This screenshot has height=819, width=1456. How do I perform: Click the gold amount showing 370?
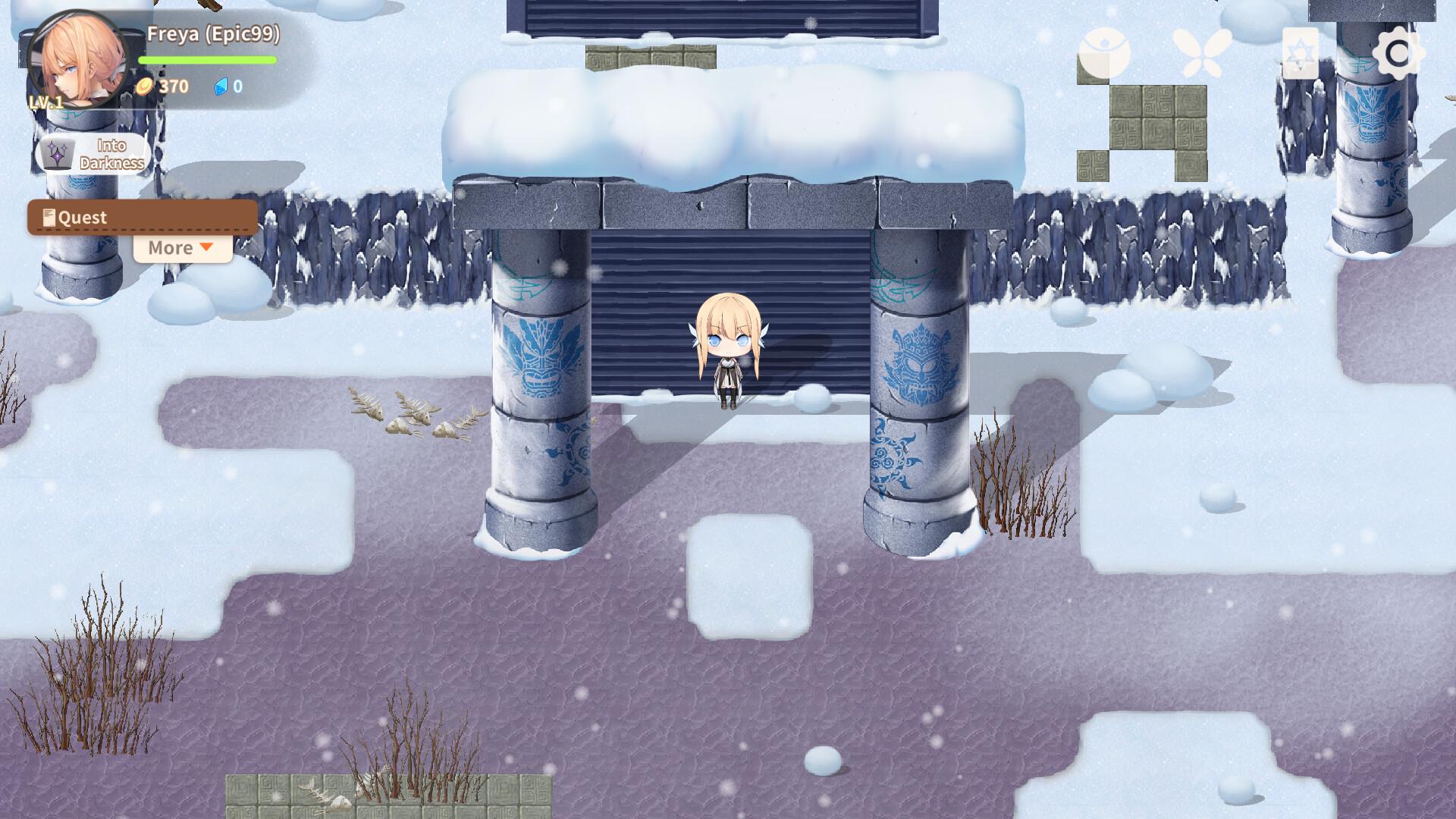[171, 86]
